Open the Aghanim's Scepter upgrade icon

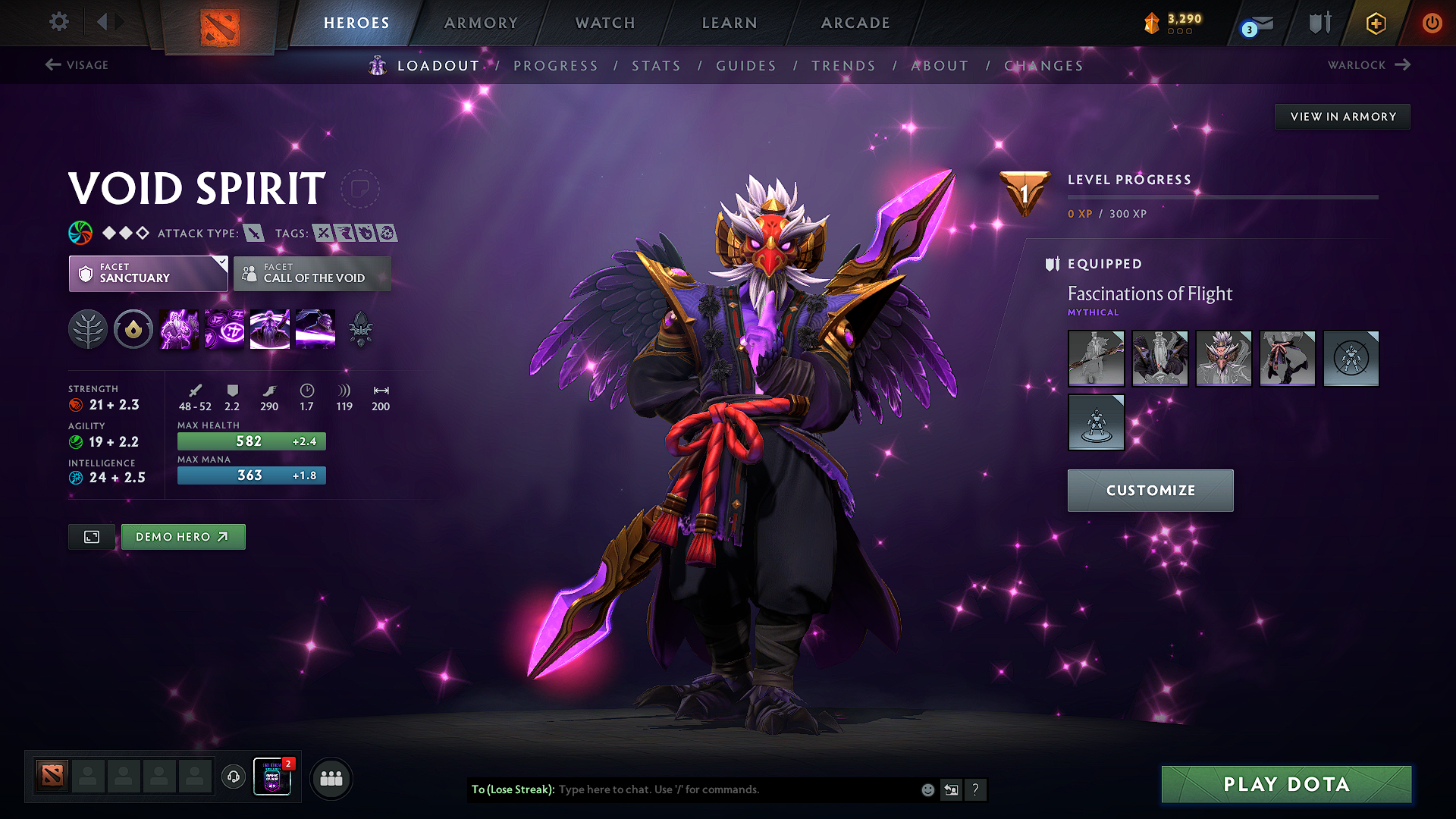360,328
